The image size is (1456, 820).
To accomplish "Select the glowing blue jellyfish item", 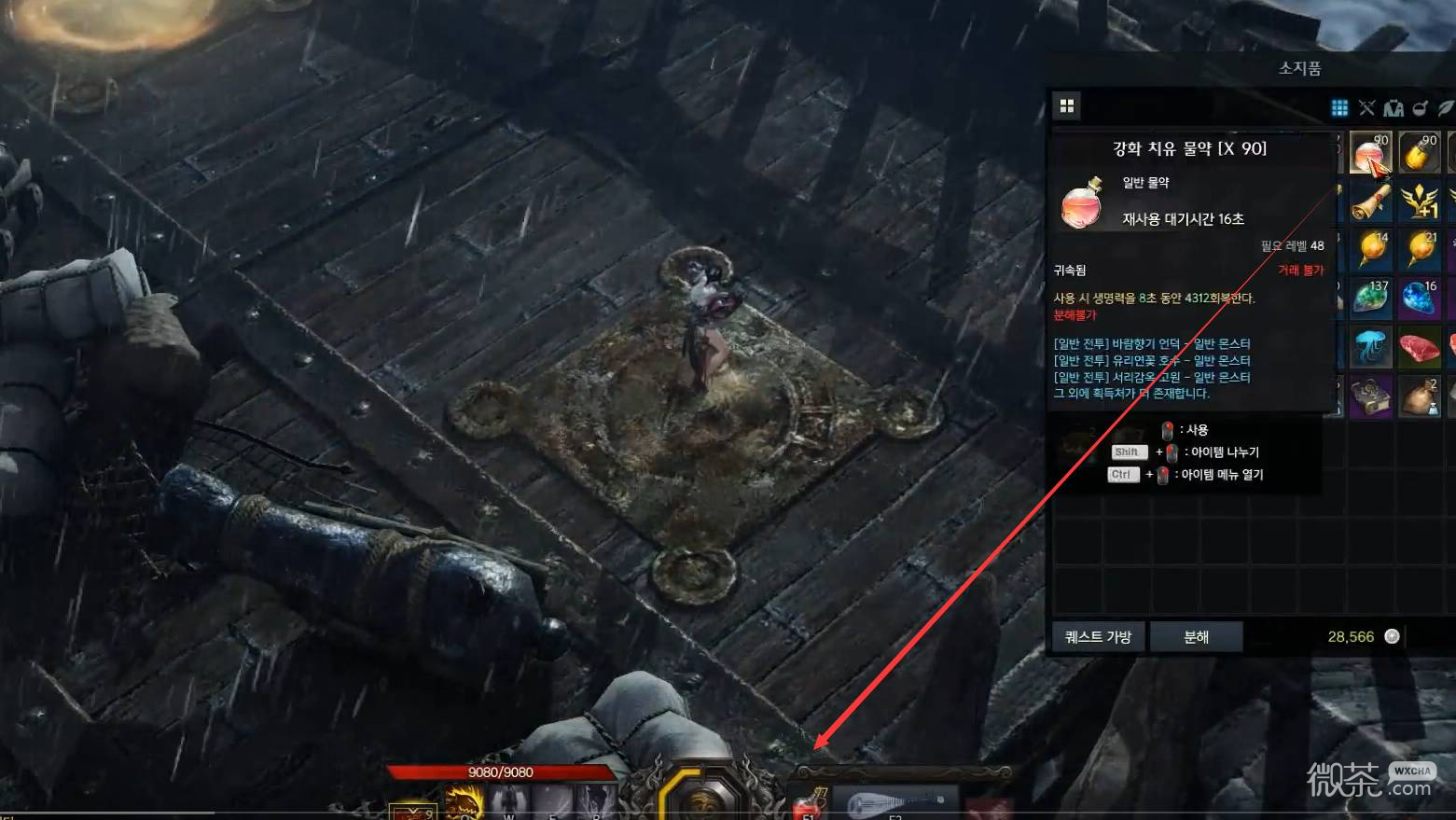I will tap(1369, 347).
